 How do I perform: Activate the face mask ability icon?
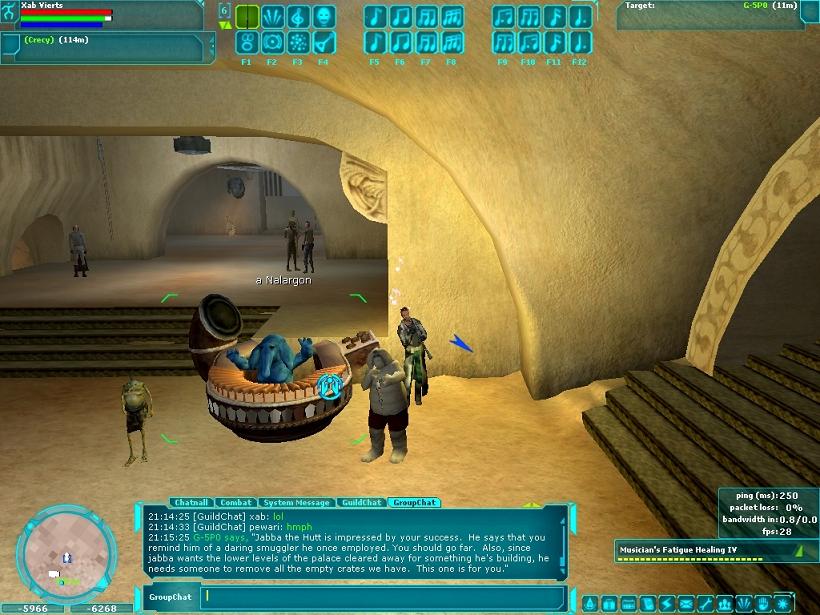click(323, 17)
